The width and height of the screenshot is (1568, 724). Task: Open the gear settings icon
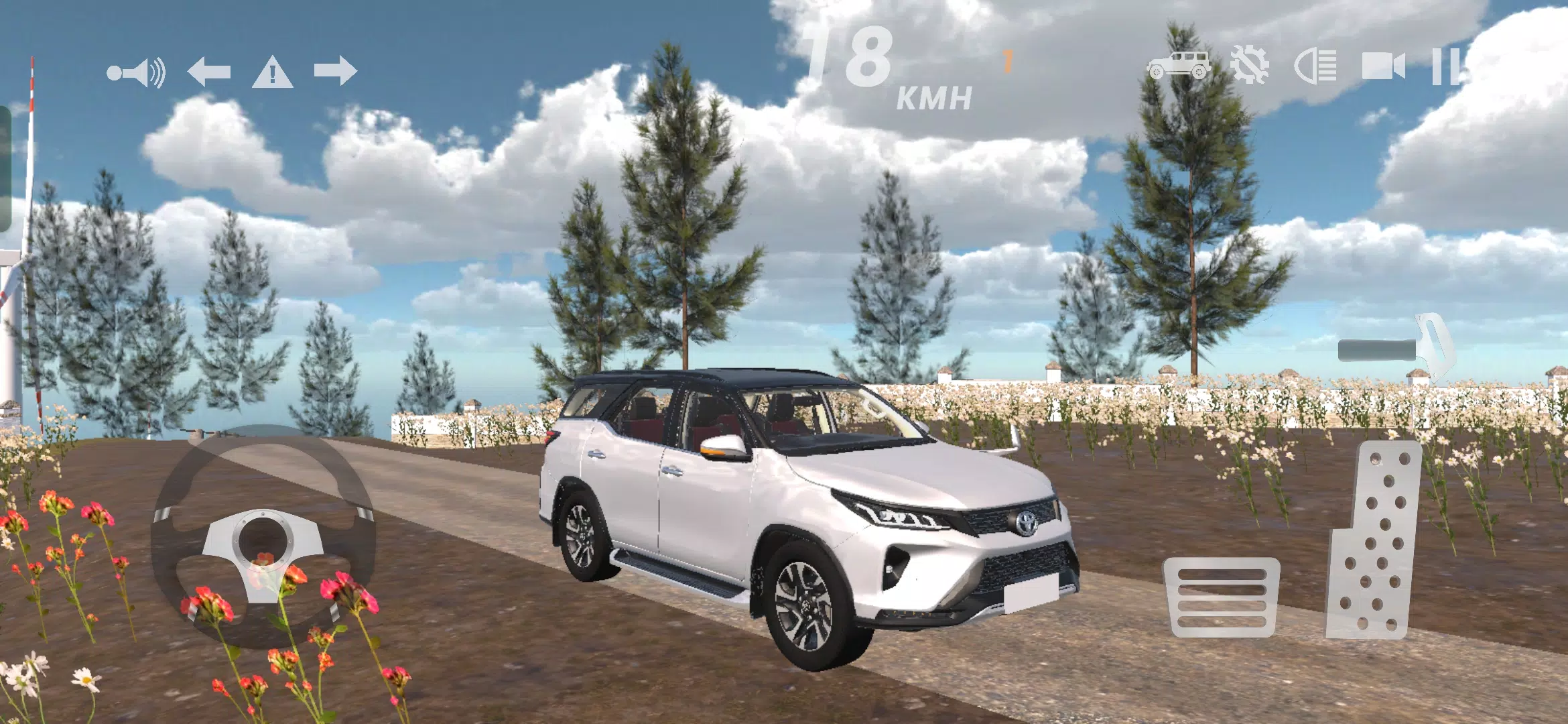point(1249,66)
